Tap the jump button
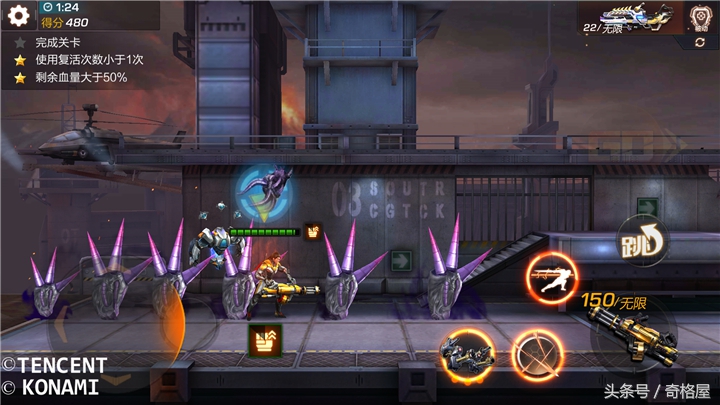 pyautogui.click(x=640, y=241)
